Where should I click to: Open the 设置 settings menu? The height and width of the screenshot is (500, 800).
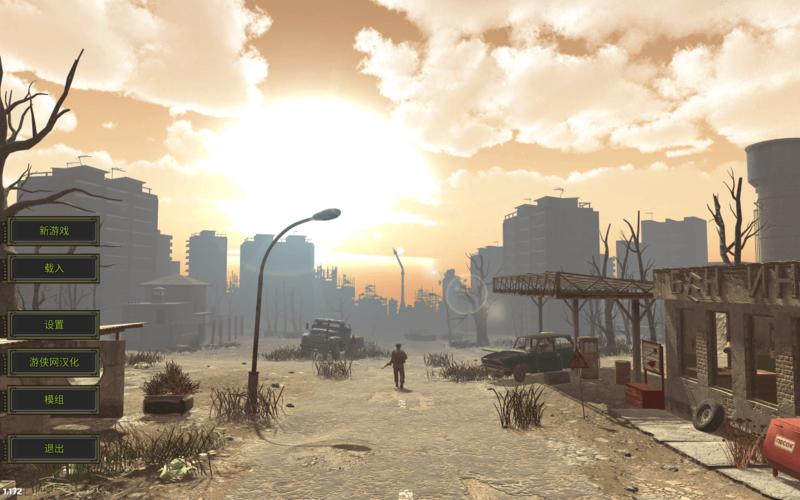54,325
